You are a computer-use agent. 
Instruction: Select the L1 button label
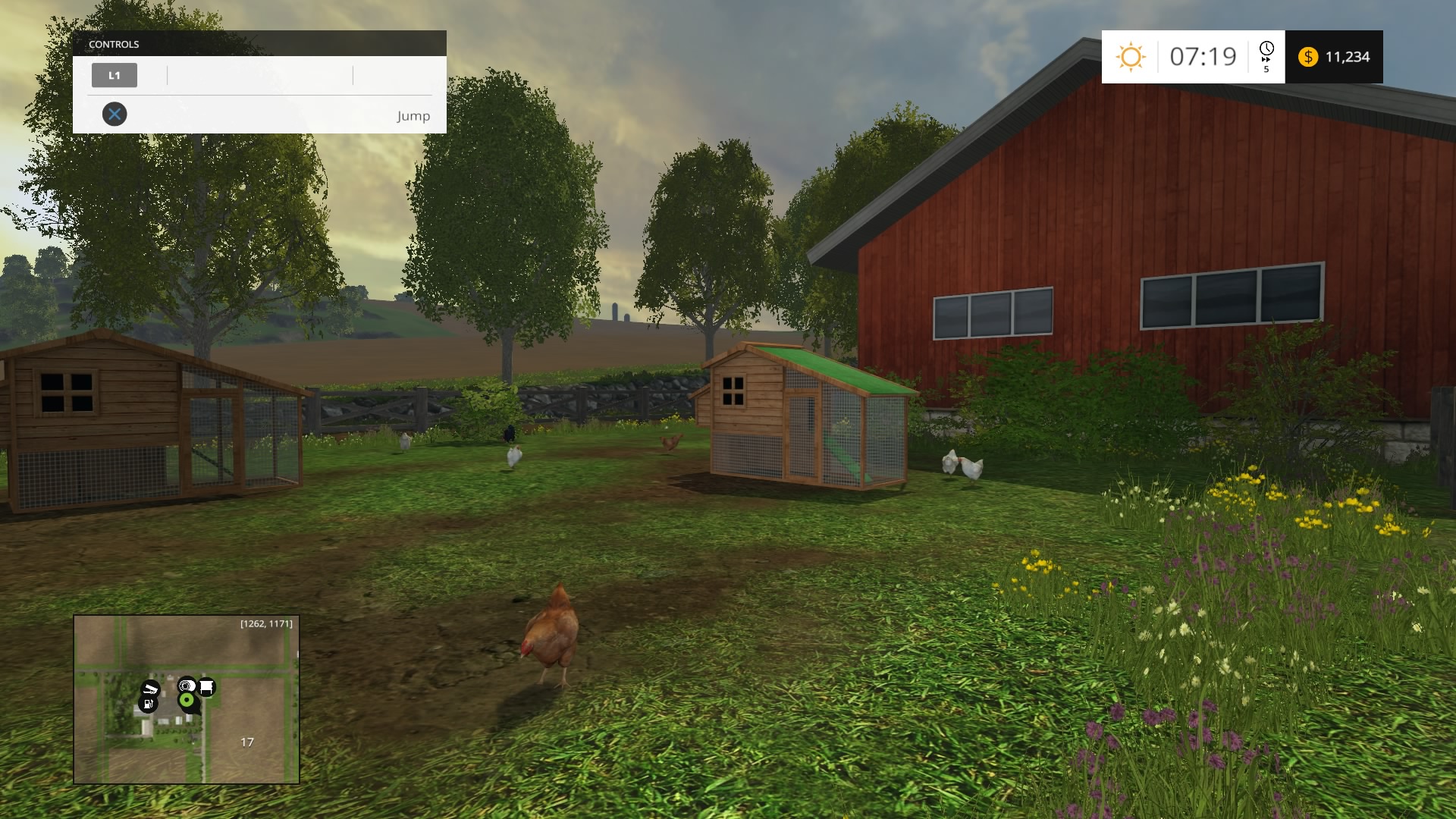point(115,75)
